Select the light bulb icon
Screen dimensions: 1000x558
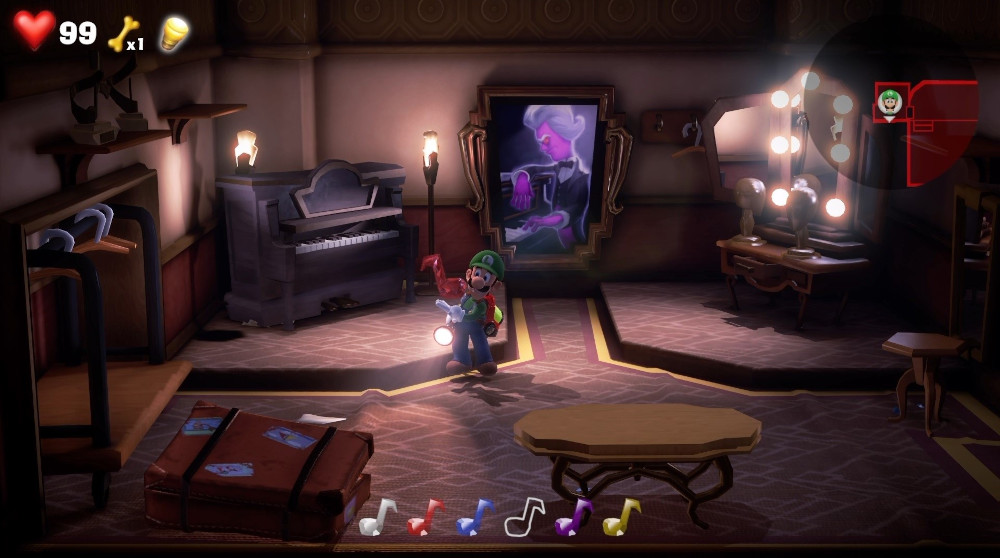[x=174, y=33]
